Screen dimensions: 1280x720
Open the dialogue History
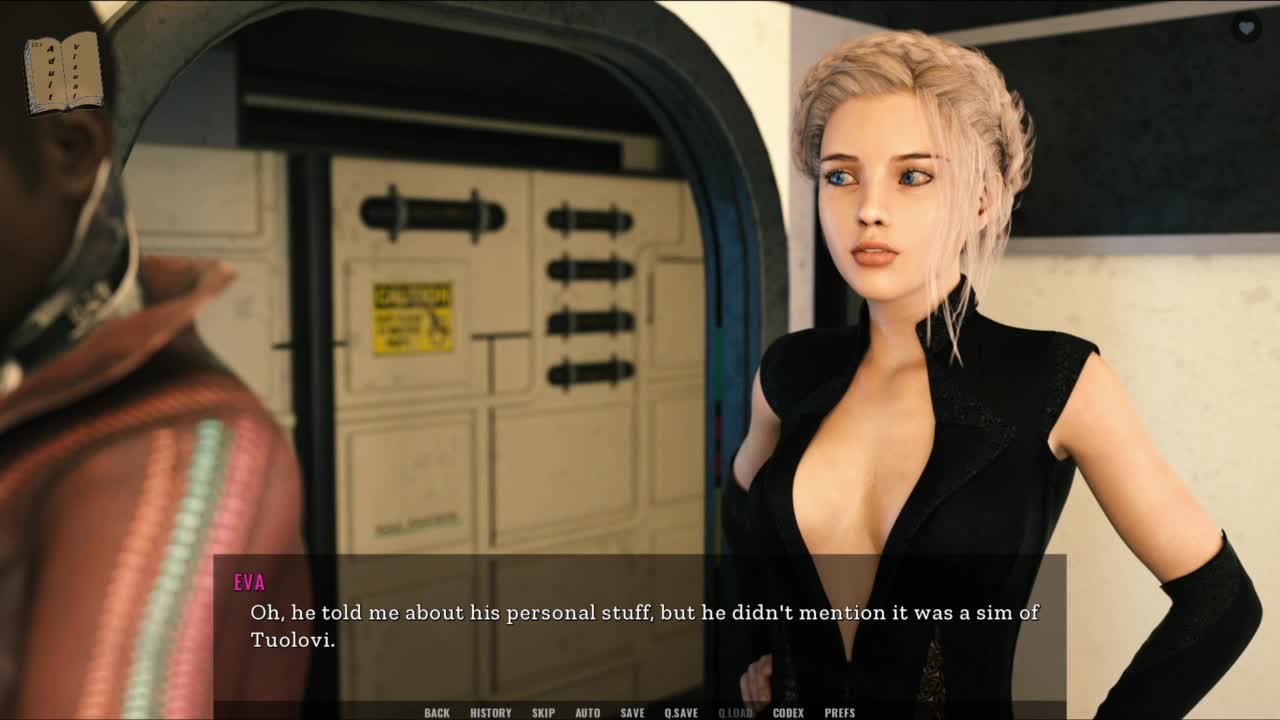coord(490,713)
